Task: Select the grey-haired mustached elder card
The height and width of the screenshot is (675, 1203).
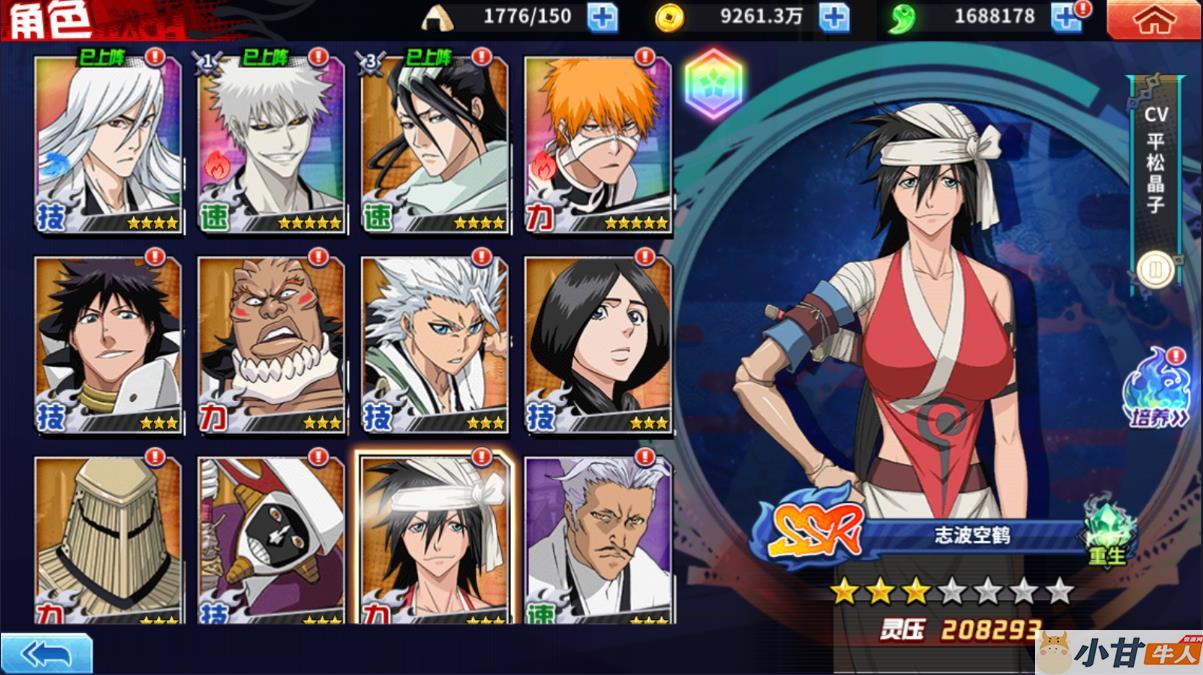Action: (598, 540)
